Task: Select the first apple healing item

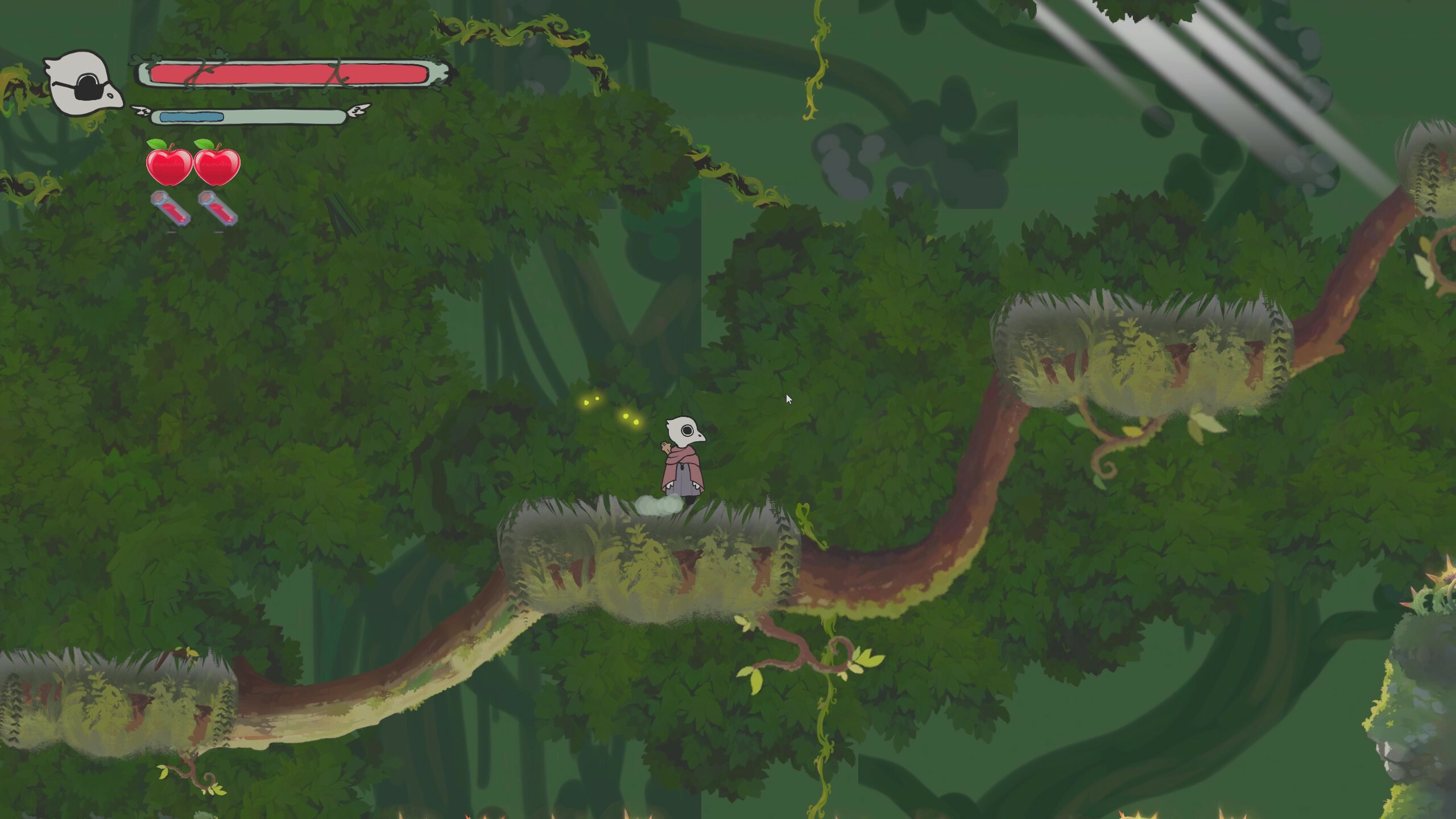Action: (168, 168)
